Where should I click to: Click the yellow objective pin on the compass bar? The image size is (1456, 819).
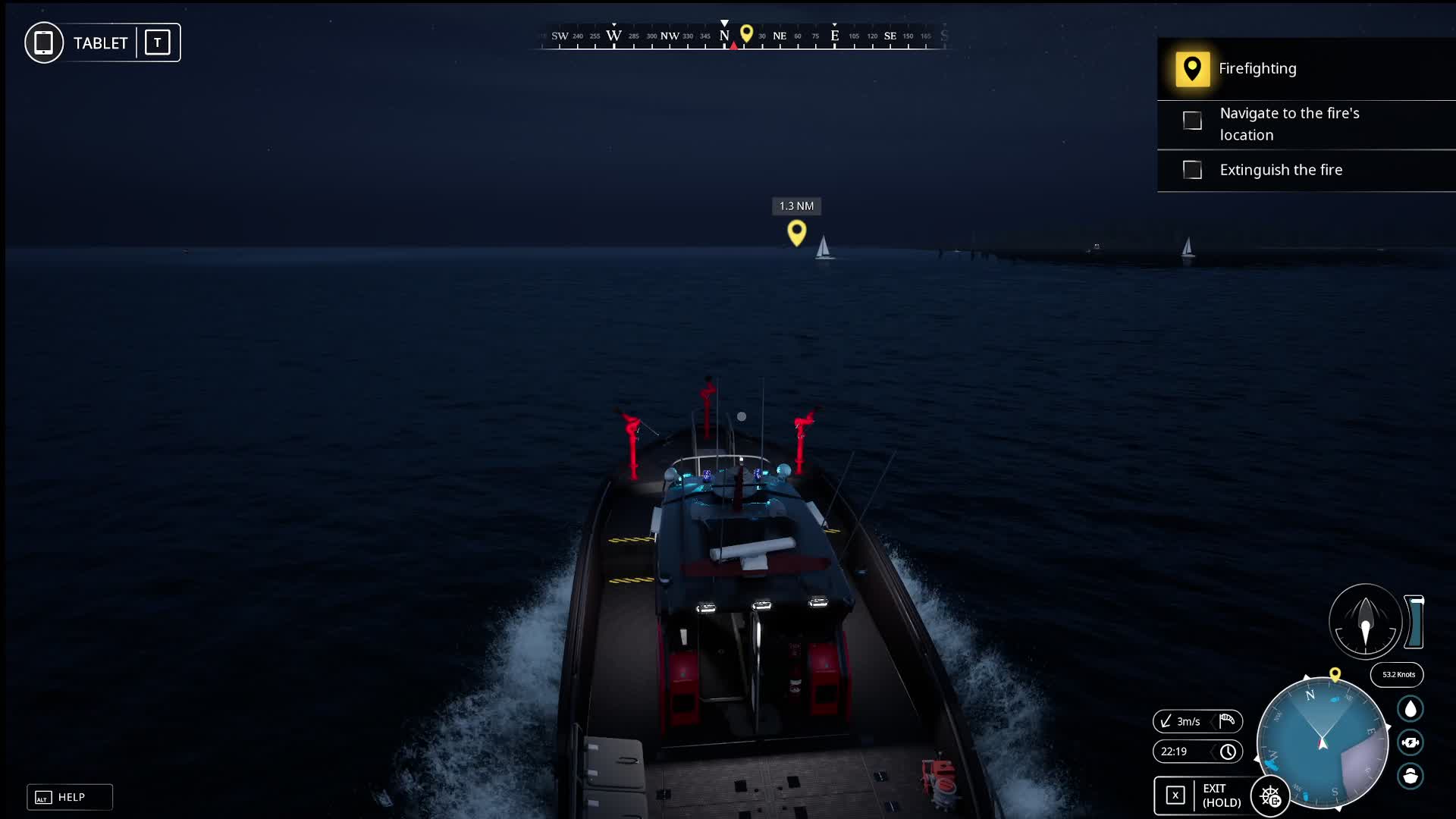click(746, 33)
